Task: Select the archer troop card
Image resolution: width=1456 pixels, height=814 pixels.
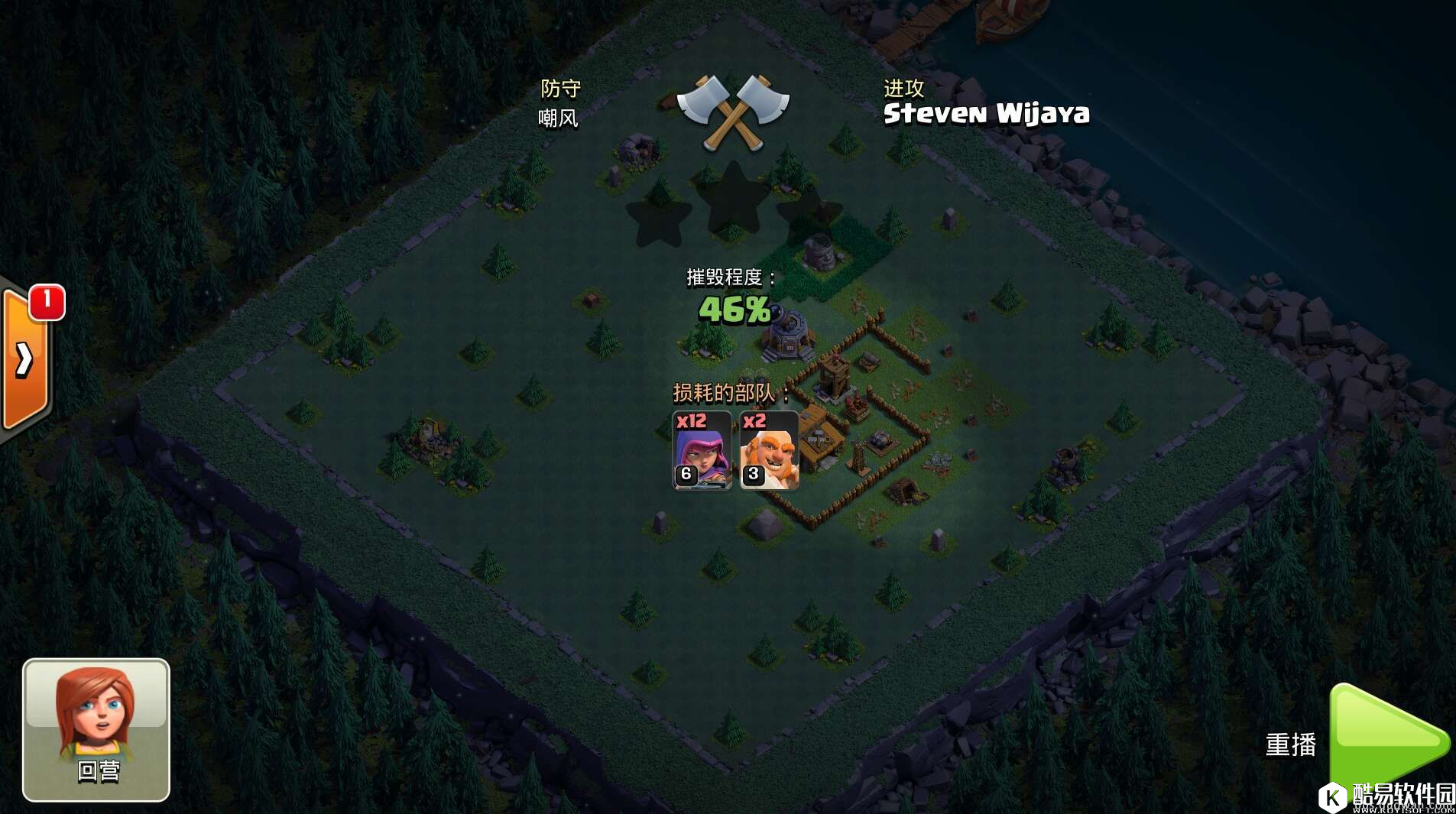Action: tap(702, 450)
